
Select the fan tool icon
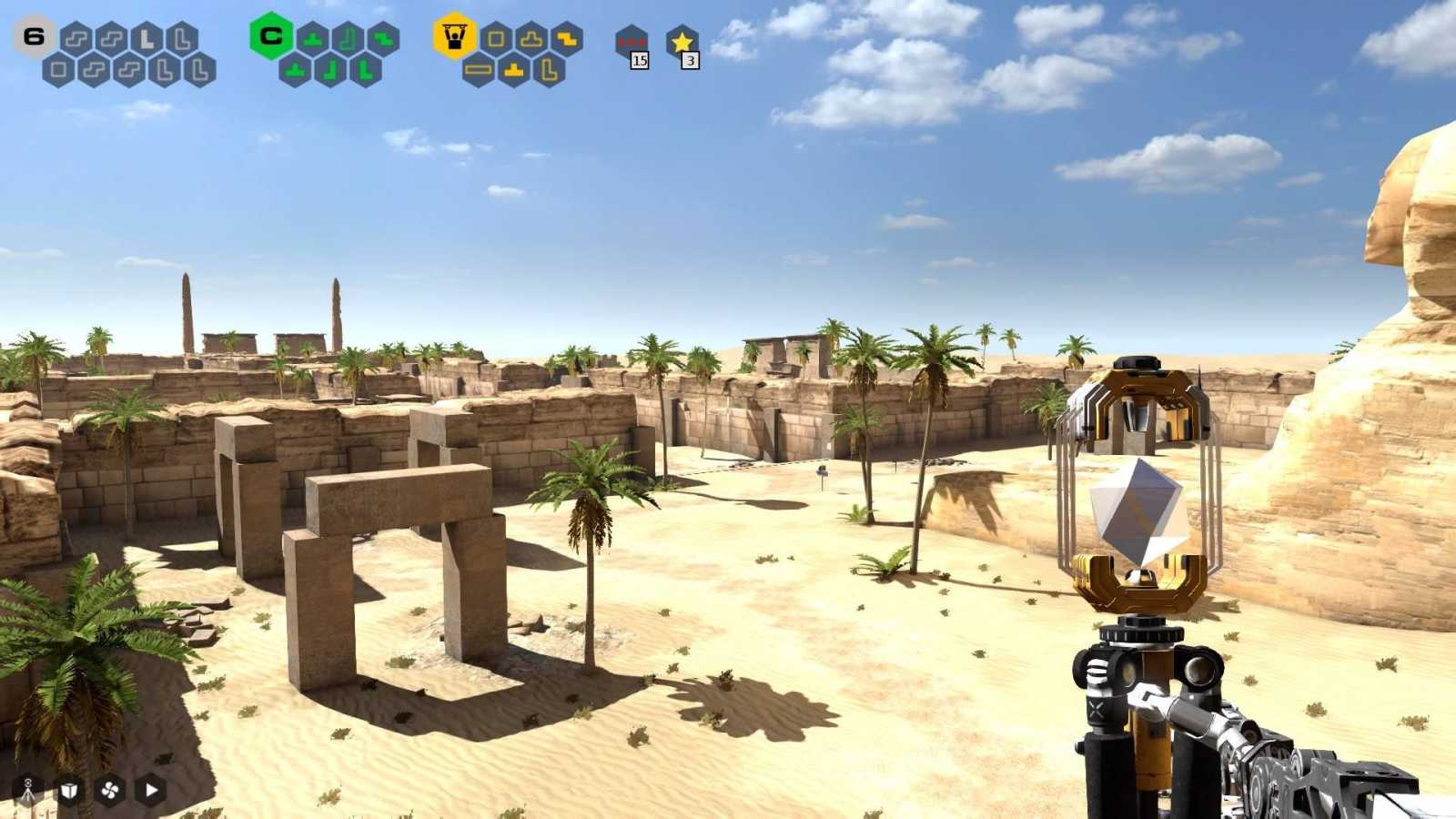pyautogui.click(x=109, y=790)
